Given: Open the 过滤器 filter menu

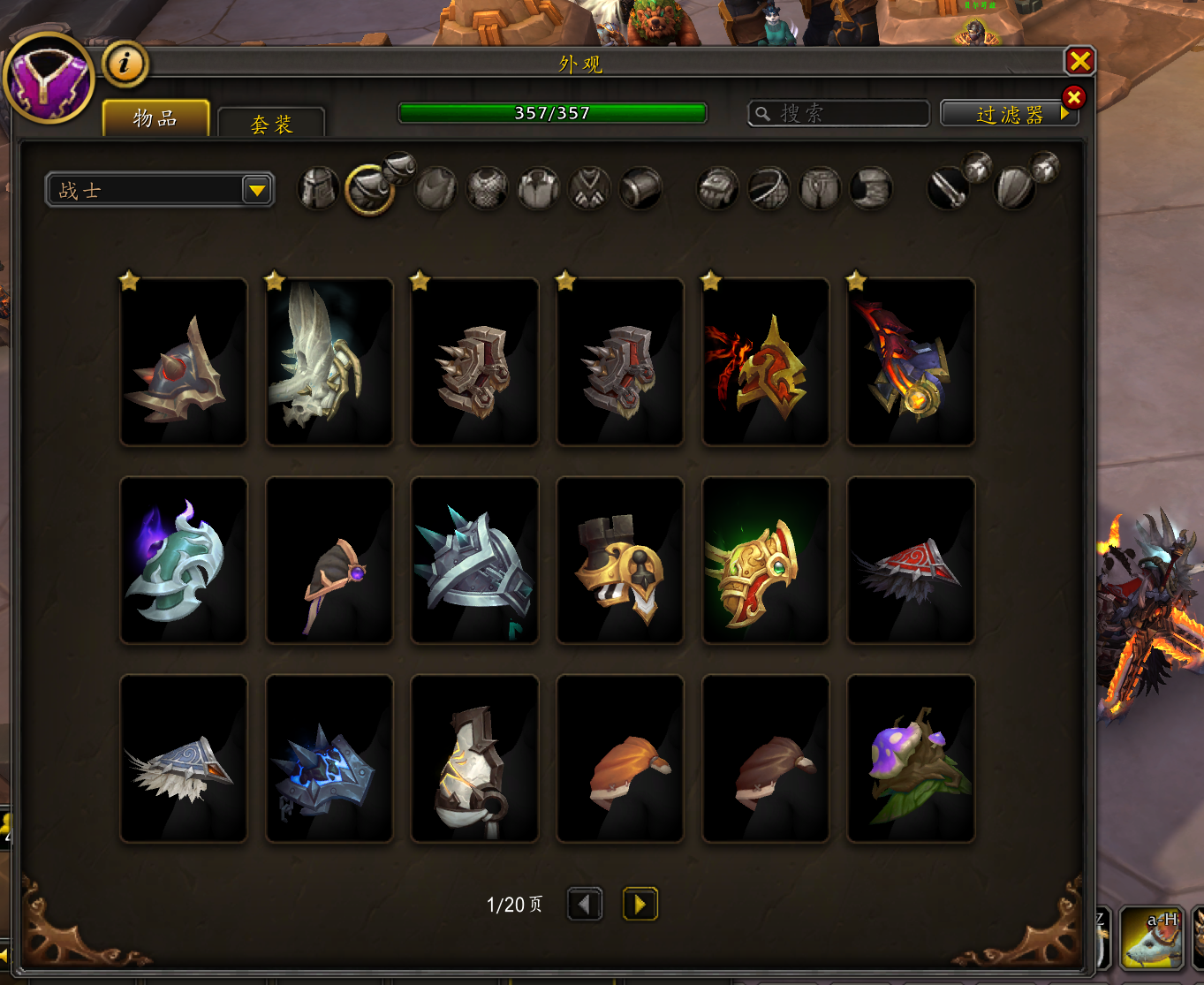Looking at the screenshot, I should point(1009,114).
